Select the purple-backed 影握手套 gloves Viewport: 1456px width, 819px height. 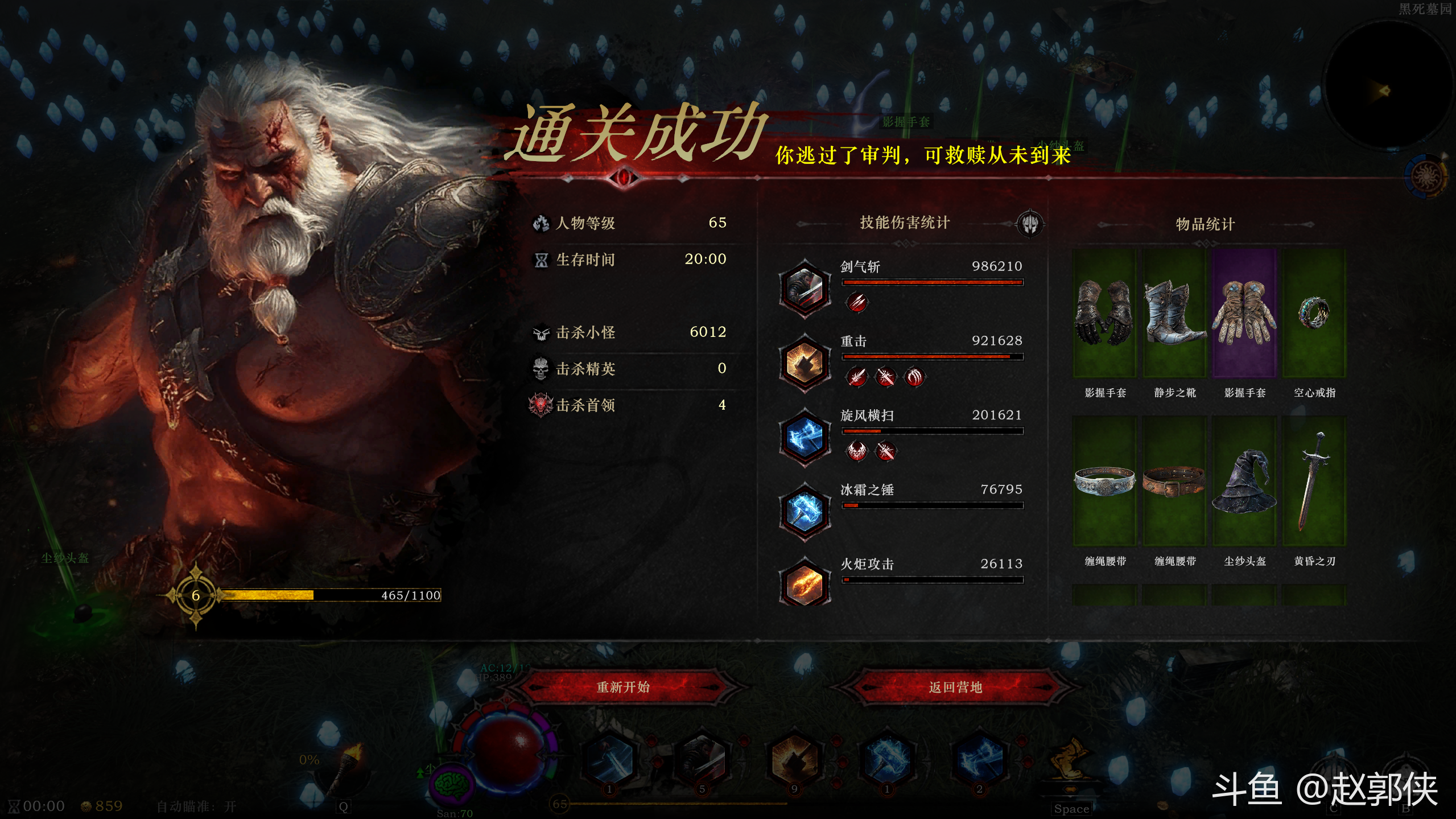pos(1244,313)
